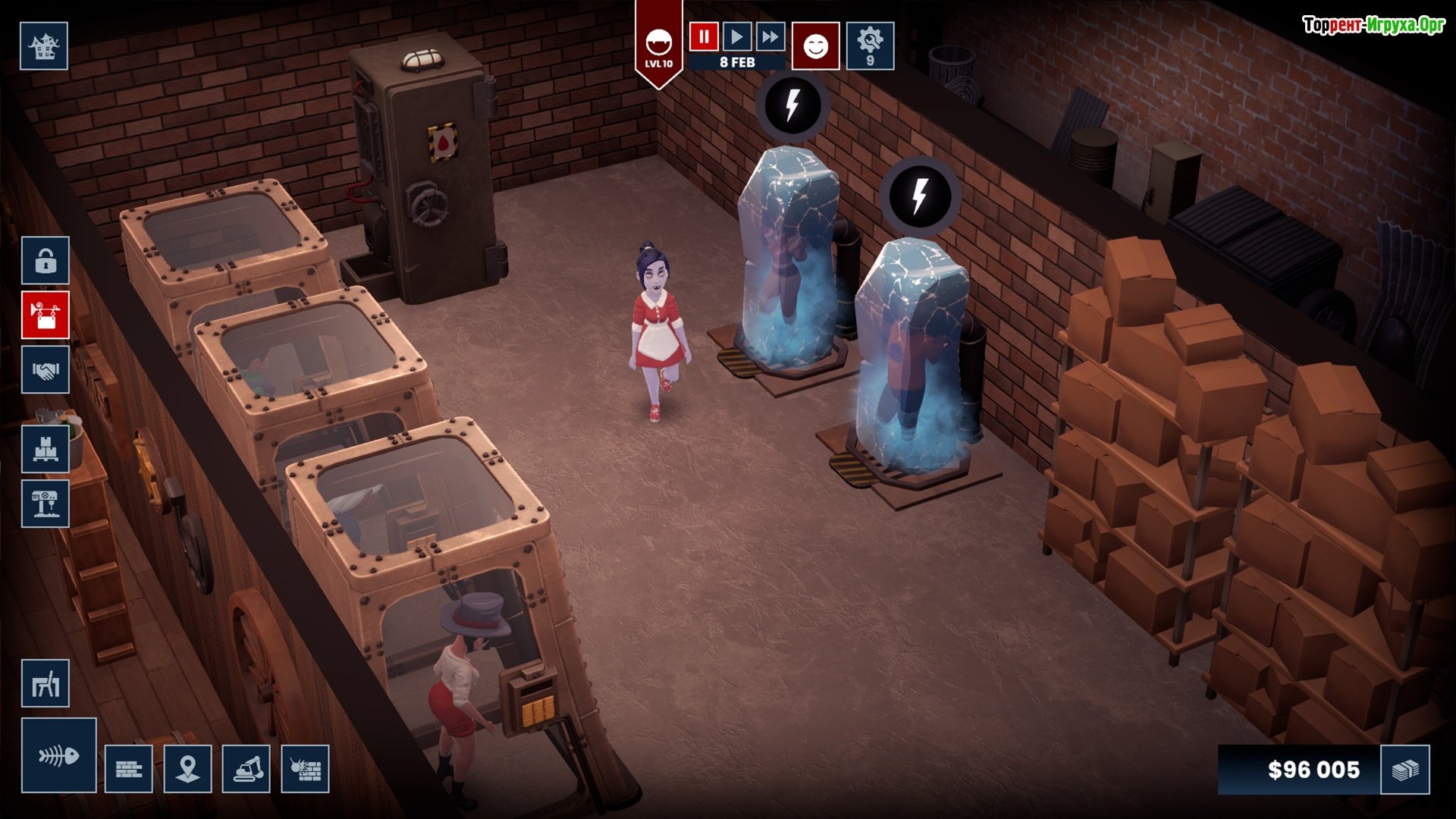Screen dimensions: 1456x819
Task: Set game speed to normal play
Action: pos(736,36)
